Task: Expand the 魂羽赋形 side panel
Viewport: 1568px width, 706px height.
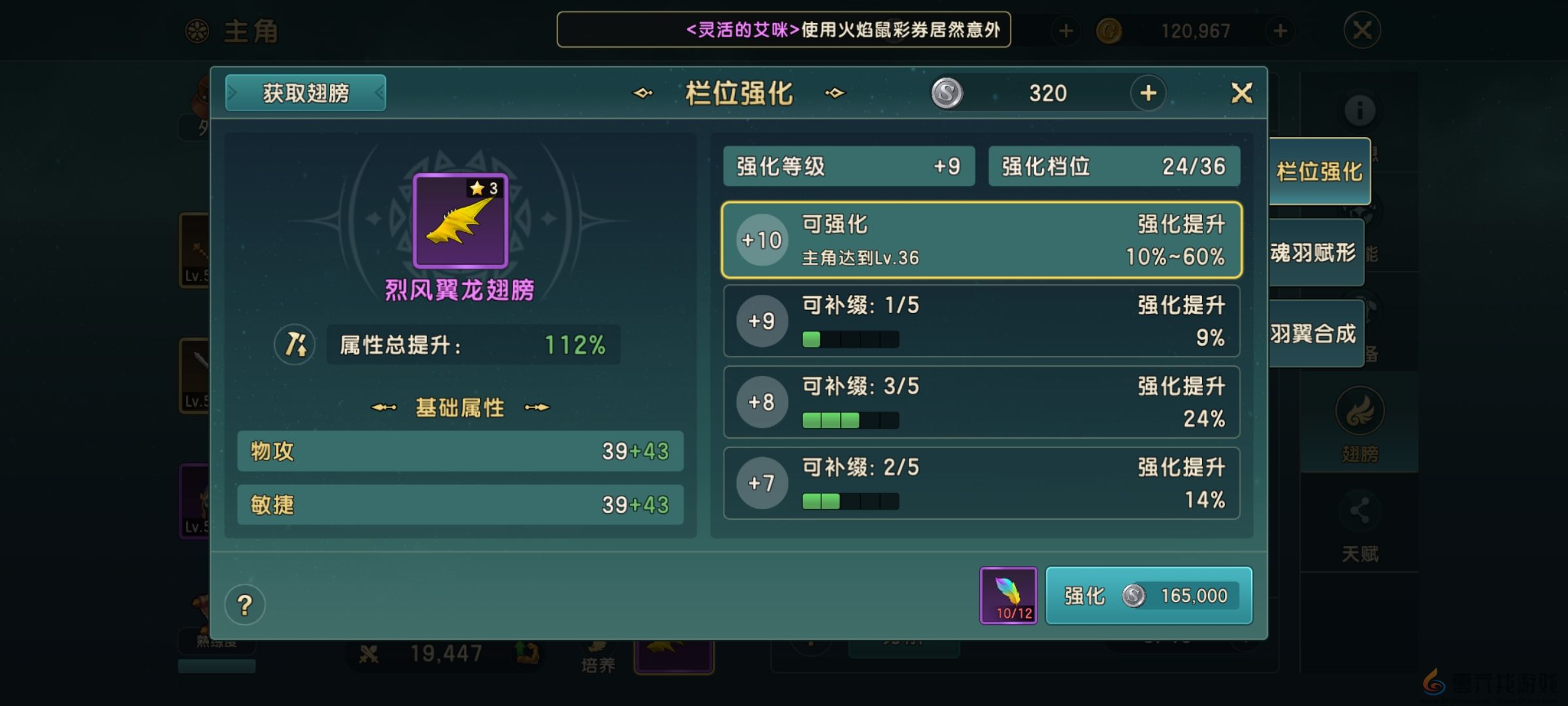Action: 1316,252
